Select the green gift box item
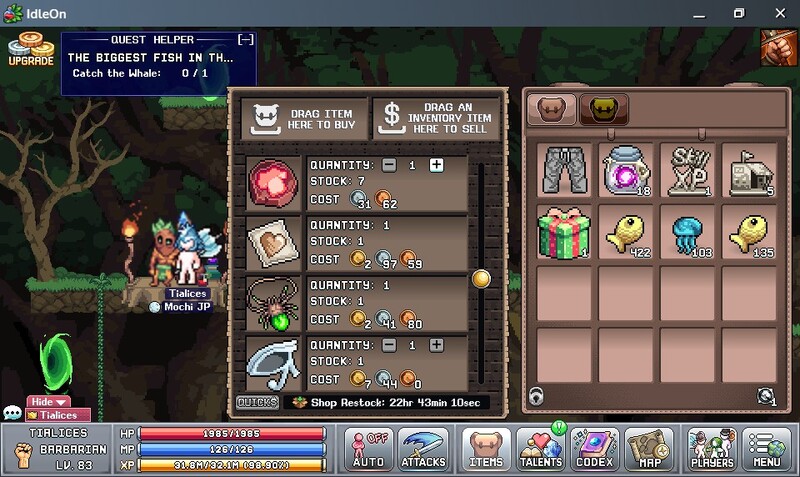Viewport: 800px width, 477px height. (x=567, y=232)
